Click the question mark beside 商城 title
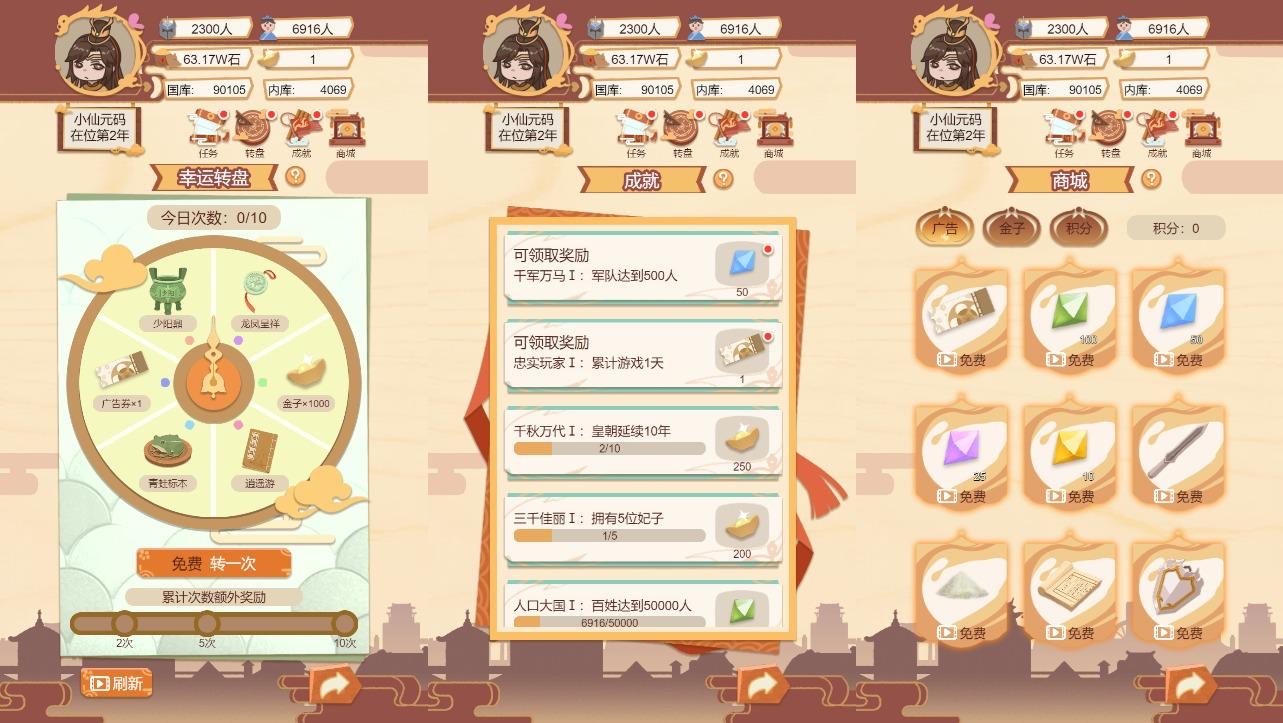1283x723 pixels. [x=1150, y=181]
